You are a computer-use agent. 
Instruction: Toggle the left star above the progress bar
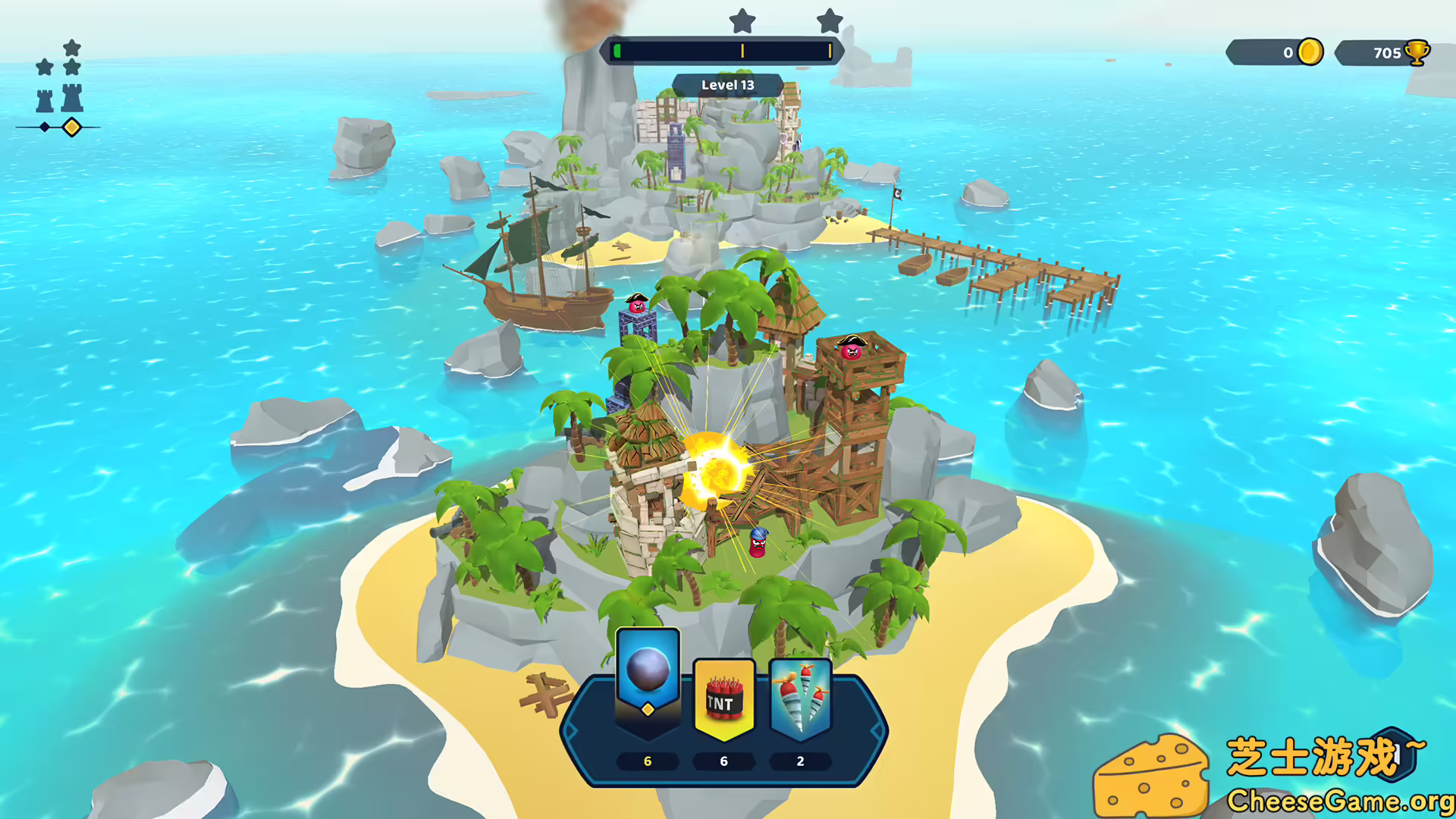(x=741, y=22)
